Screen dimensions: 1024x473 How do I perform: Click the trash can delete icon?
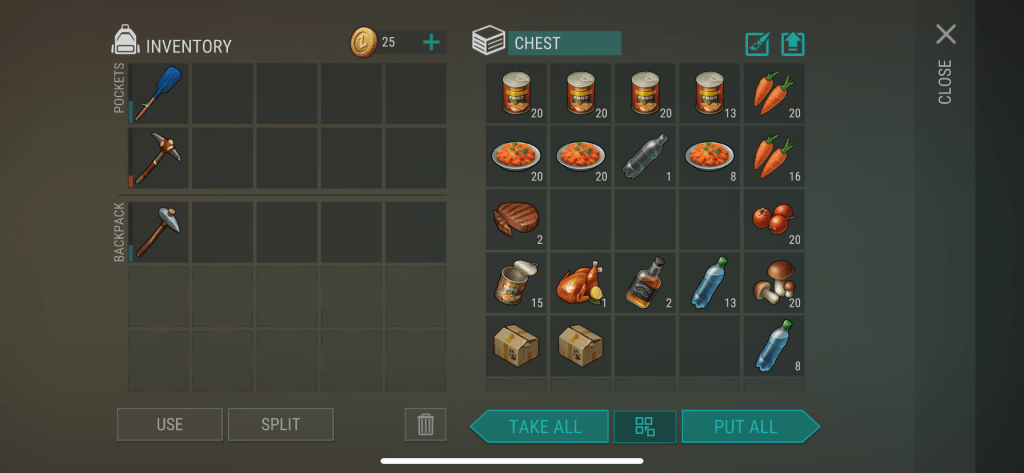pyautogui.click(x=425, y=424)
